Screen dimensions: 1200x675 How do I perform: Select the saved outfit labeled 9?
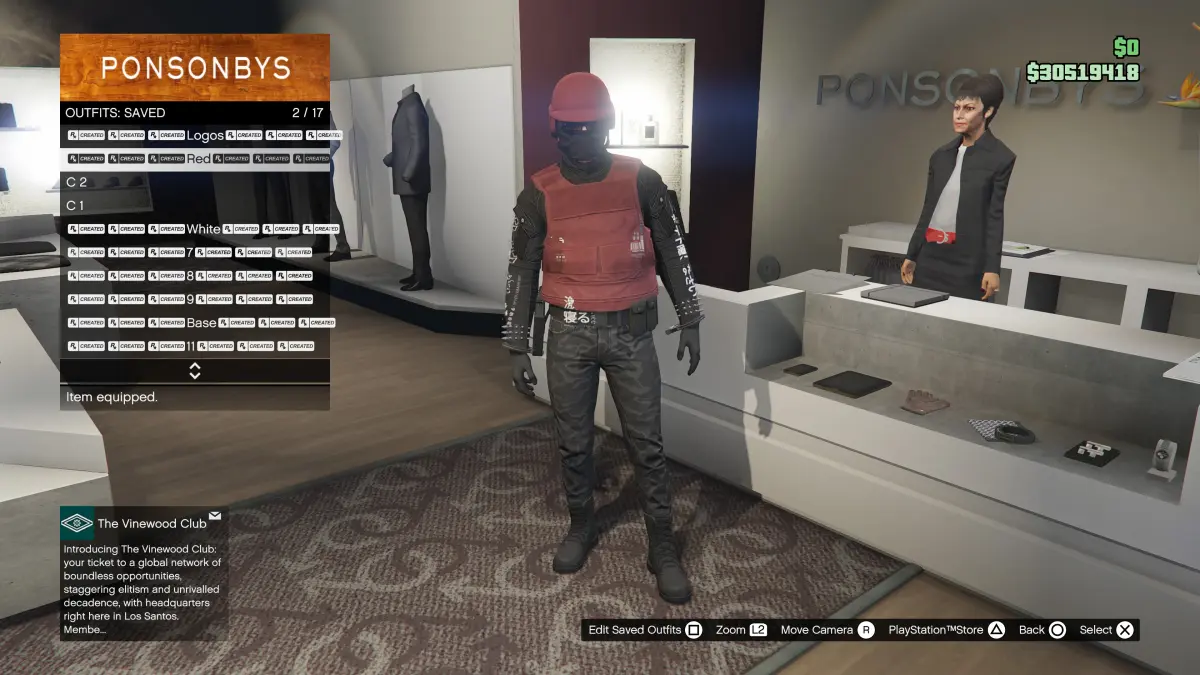tap(195, 299)
